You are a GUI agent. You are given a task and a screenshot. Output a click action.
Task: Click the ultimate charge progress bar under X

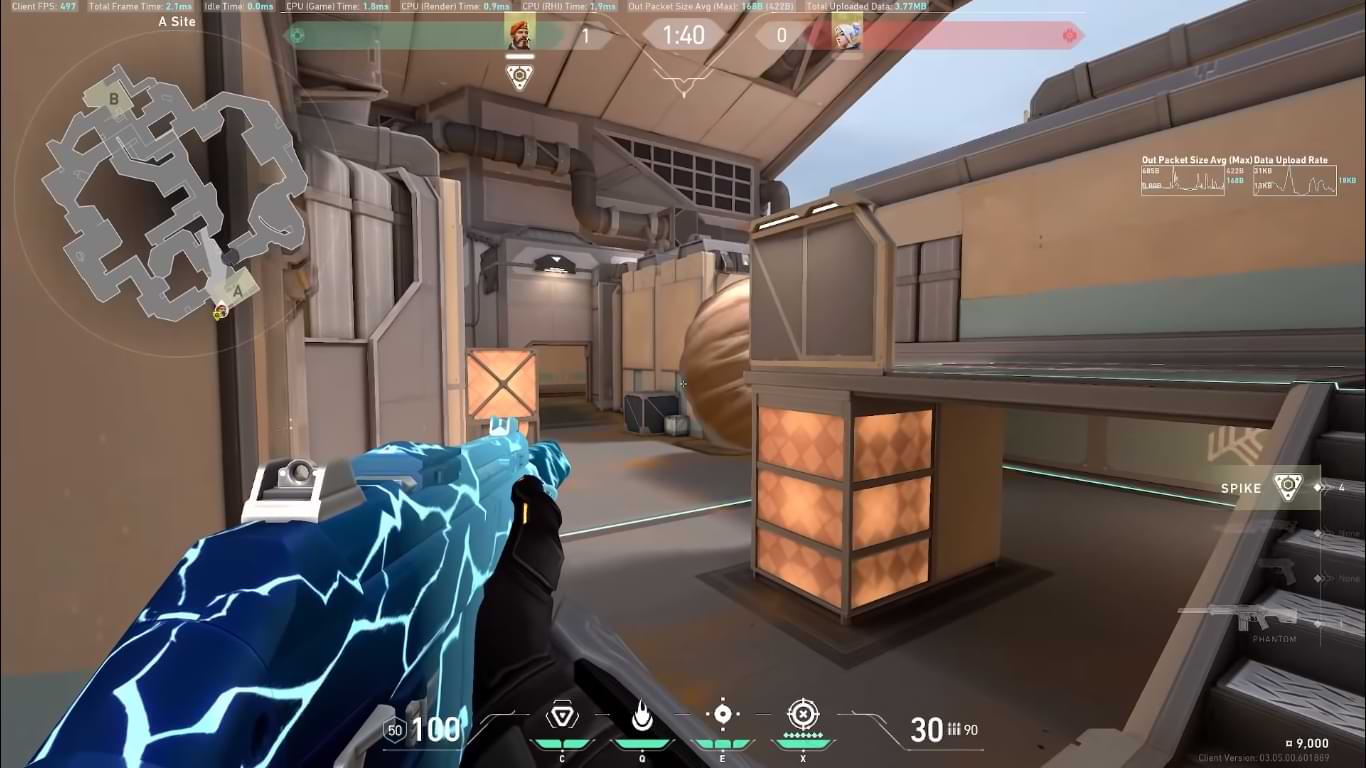coord(802,744)
